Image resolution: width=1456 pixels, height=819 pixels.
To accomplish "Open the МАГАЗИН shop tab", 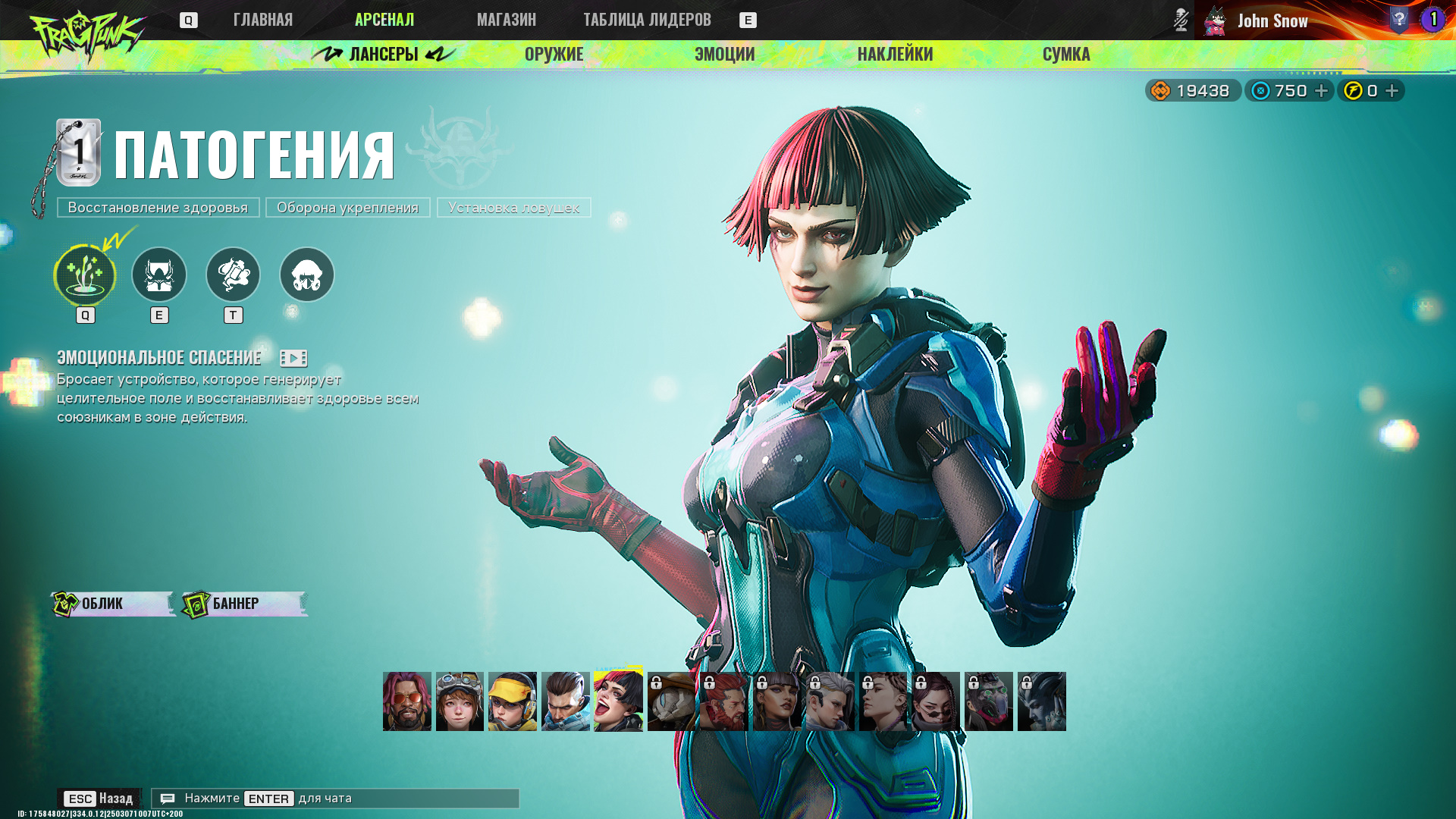I will point(506,20).
